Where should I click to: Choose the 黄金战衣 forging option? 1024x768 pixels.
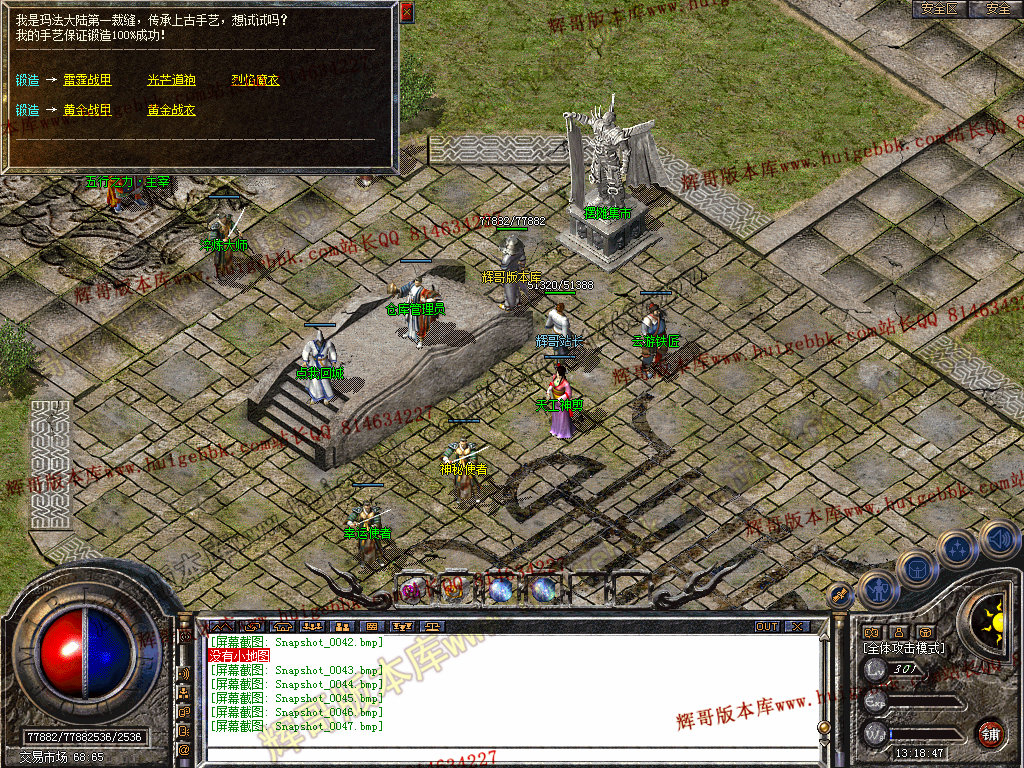click(171, 110)
